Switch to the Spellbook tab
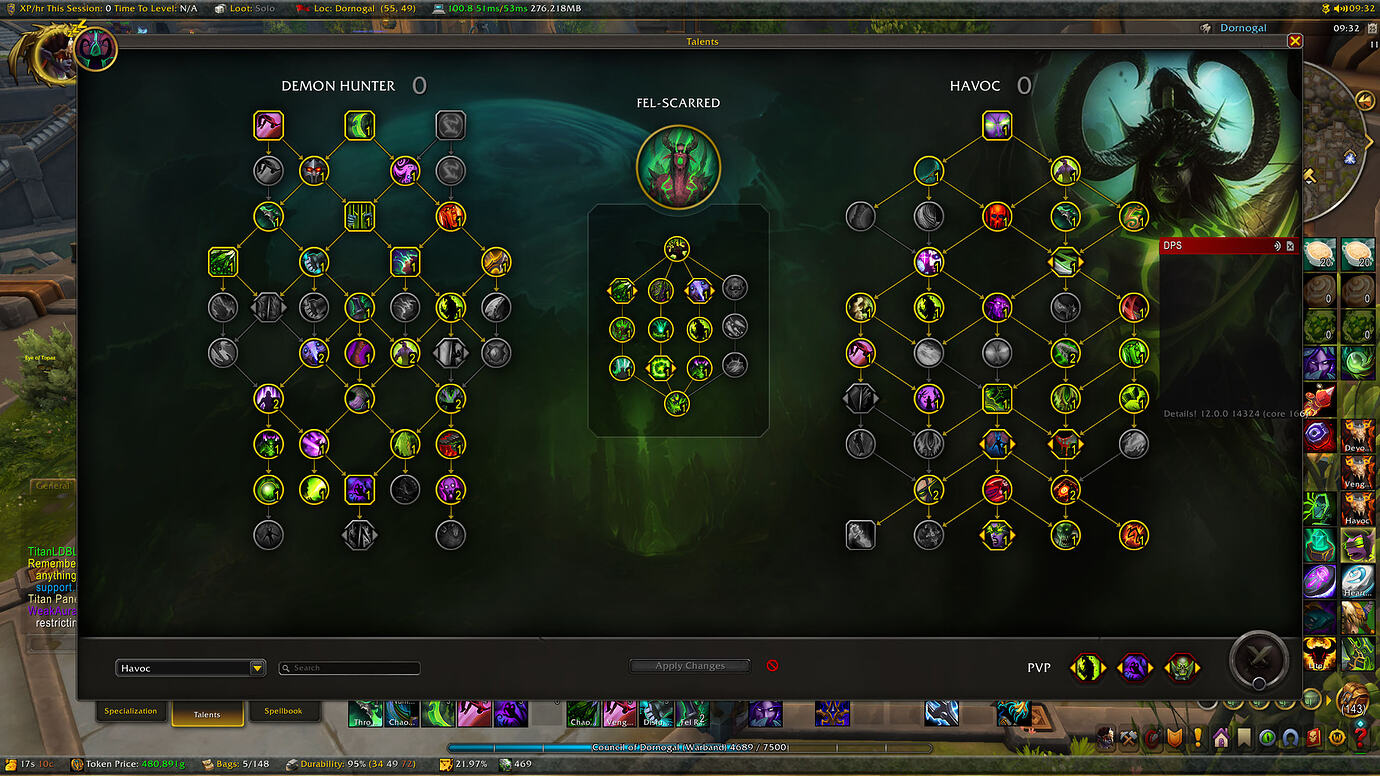 (x=285, y=711)
